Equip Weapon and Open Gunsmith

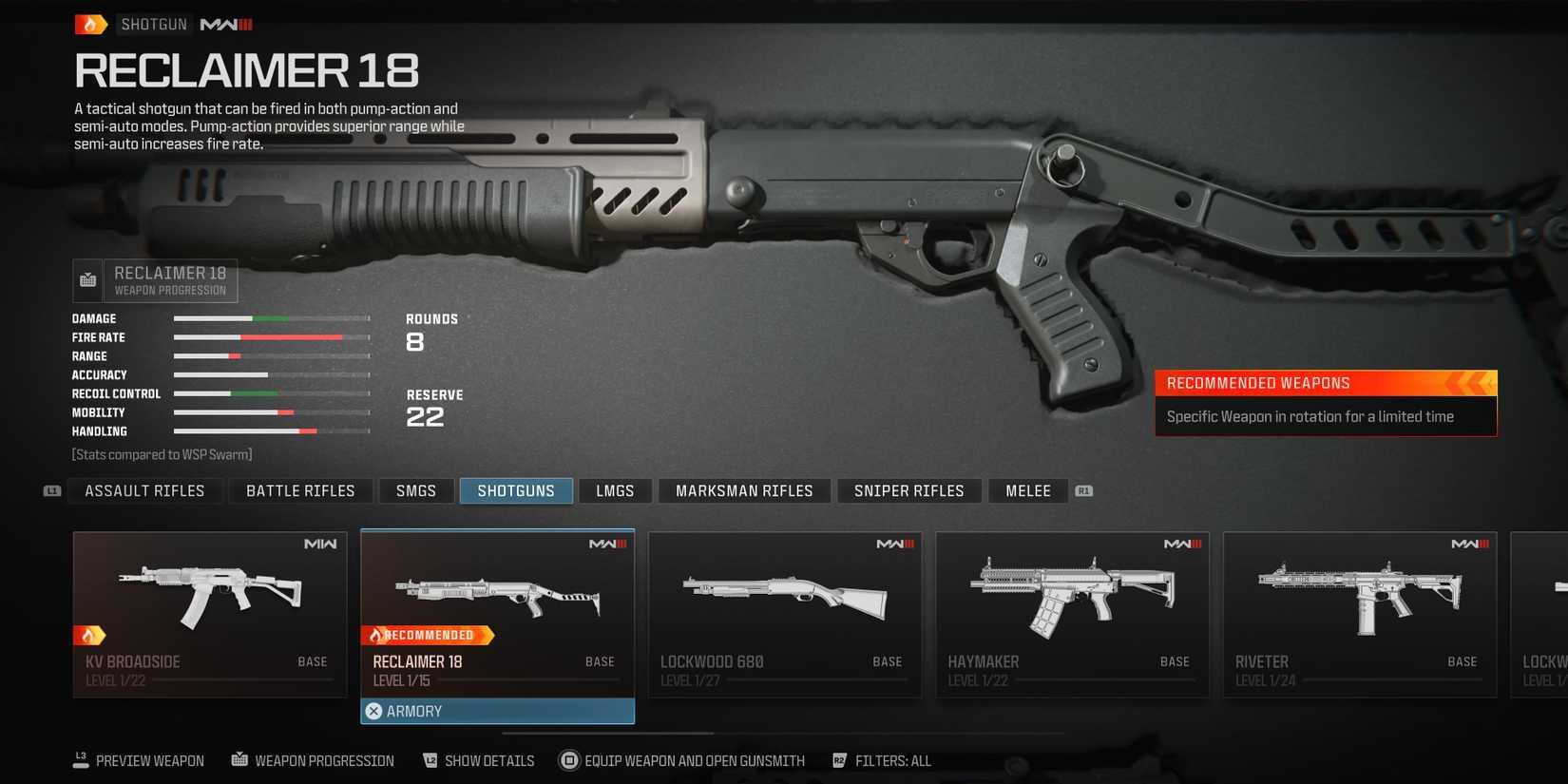(x=682, y=761)
